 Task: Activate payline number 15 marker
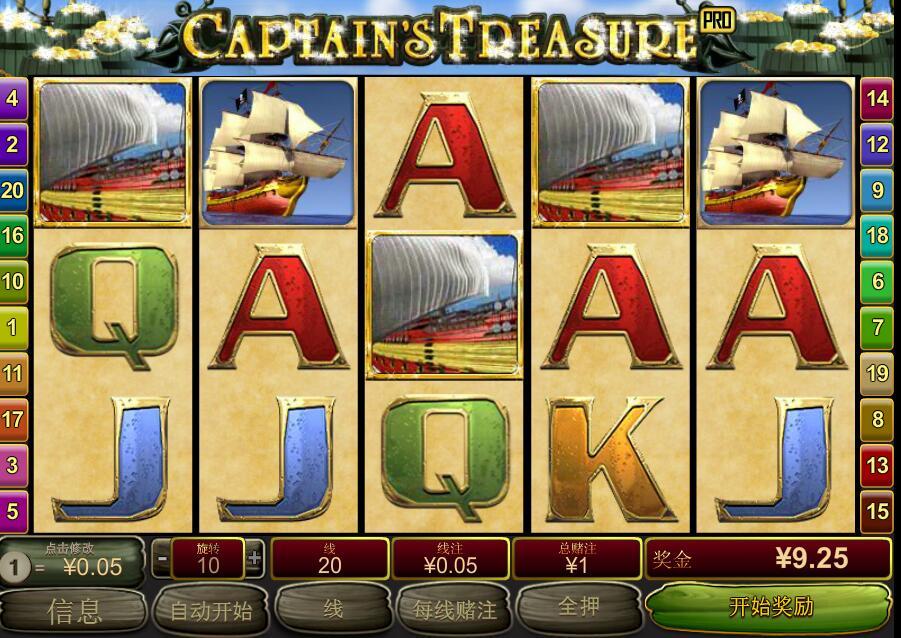coord(877,511)
